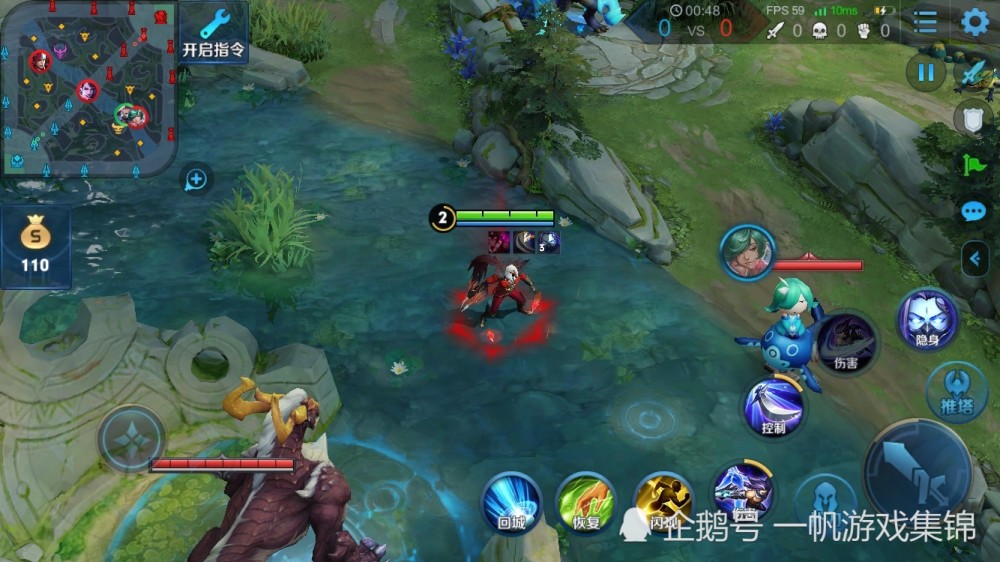Select the green-haired enemy hero portrait
The height and width of the screenshot is (562, 1000).
747,253
